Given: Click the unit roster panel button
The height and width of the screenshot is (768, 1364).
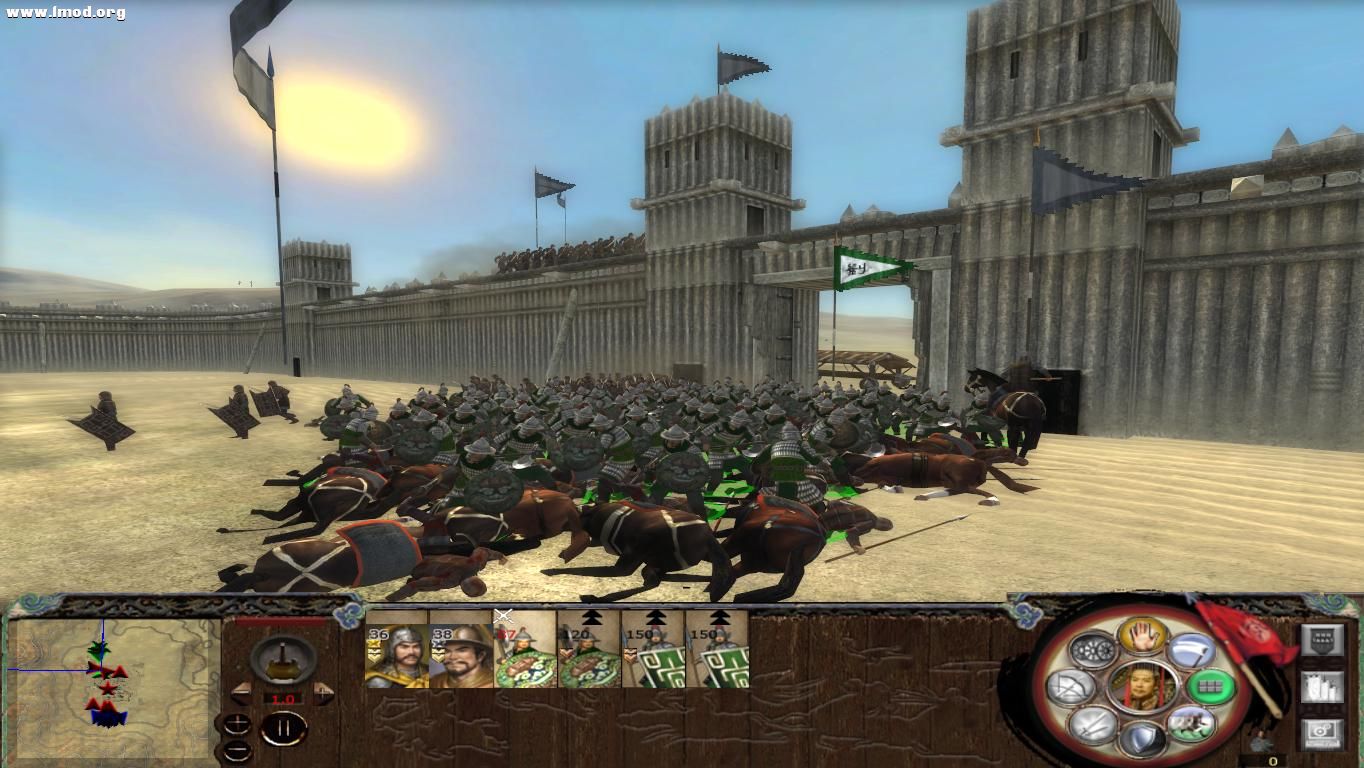Looking at the screenshot, I should click(x=1322, y=685).
